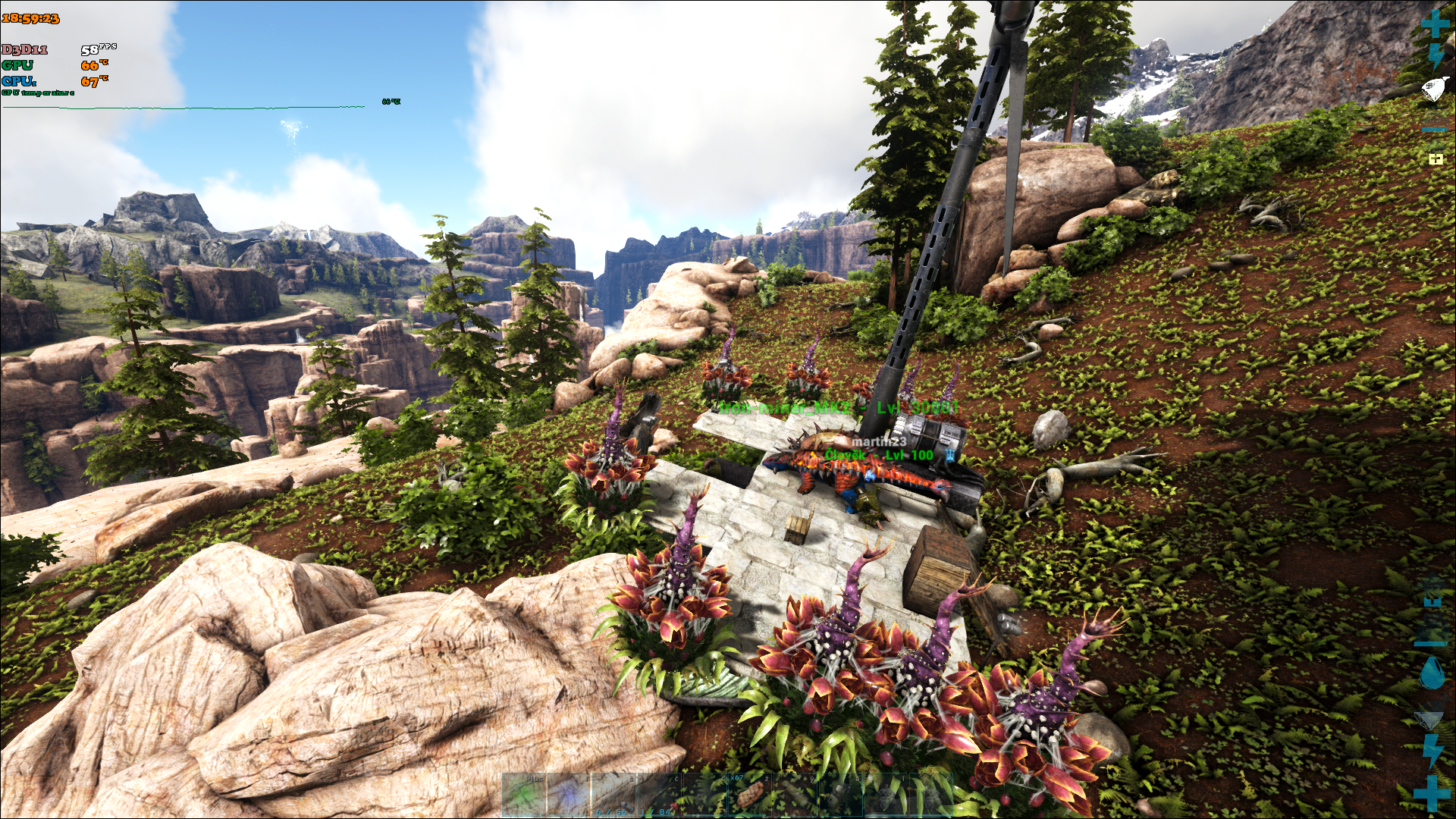1456x819 pixels.
Task: Use the x67 stacked food item slot
Action: [x=749, y=795]
